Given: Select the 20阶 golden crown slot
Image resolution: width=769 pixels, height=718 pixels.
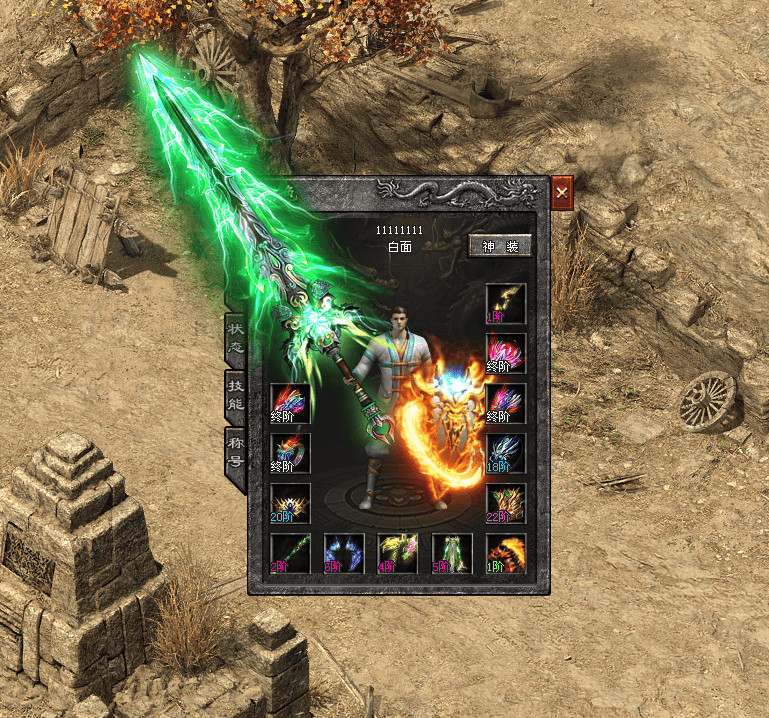Looking at the screenshot, I should pyautogui.click(x=290, y=503).
